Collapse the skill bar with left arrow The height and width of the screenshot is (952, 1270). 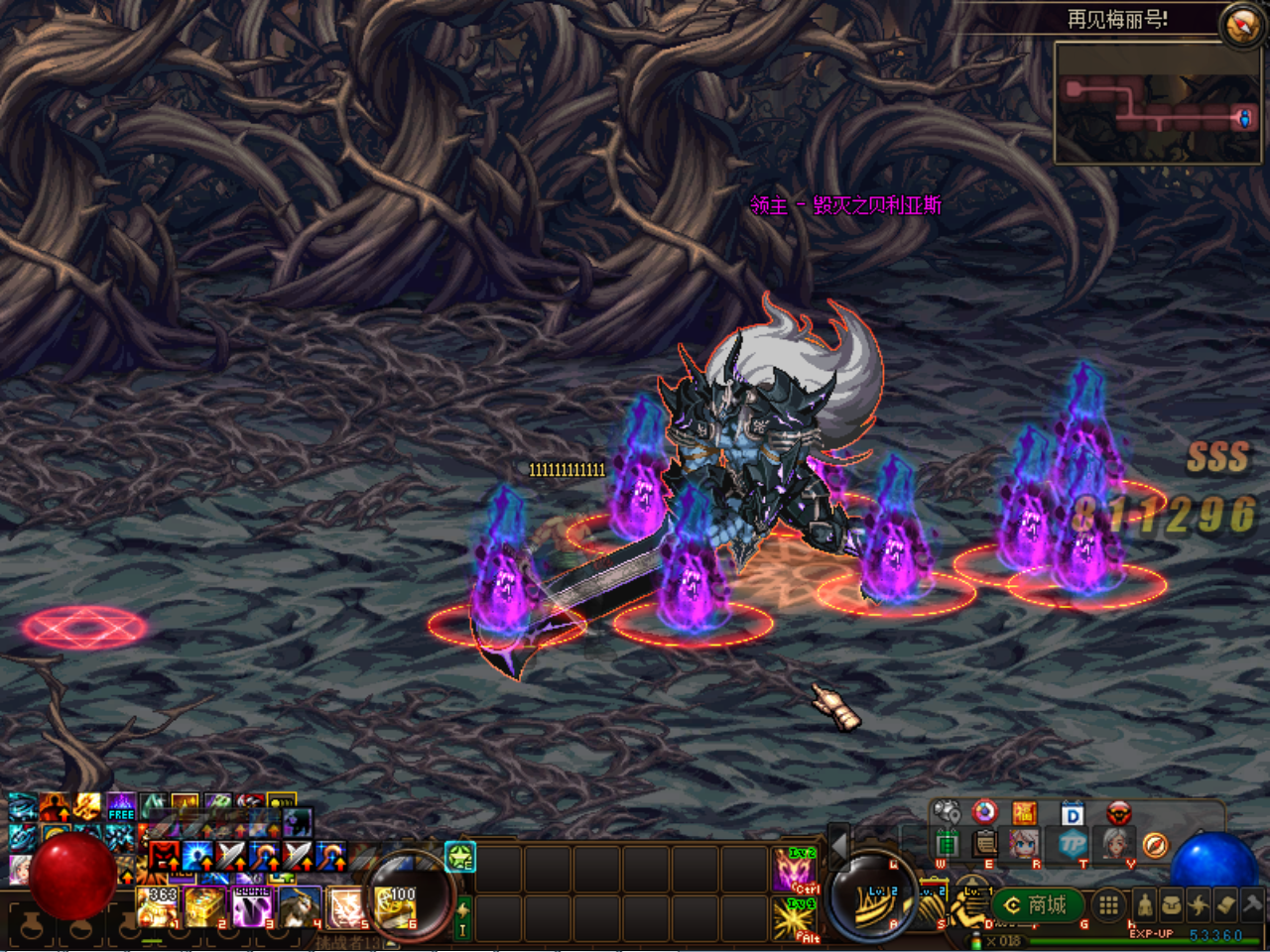click(x=838, y=842)
